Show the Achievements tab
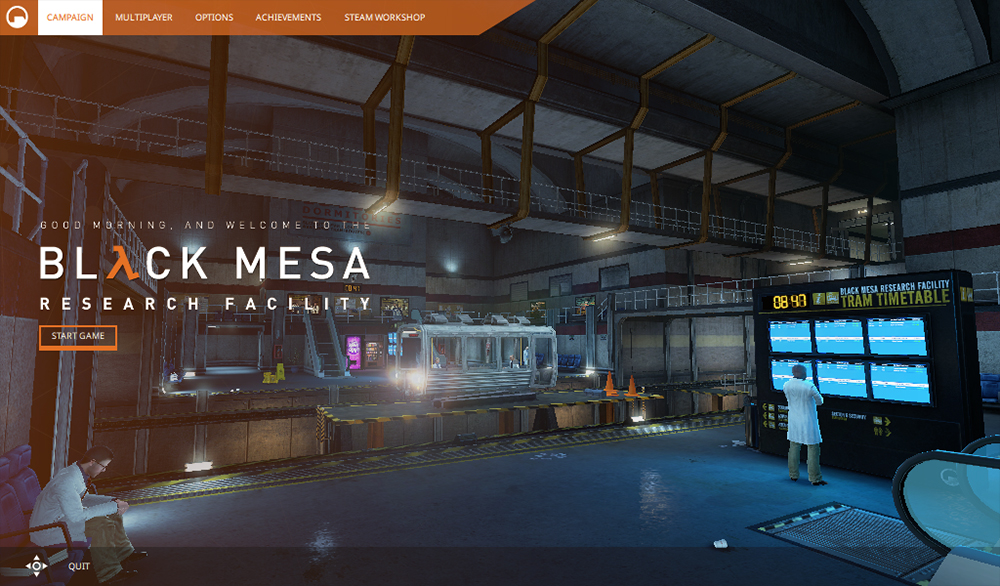Image resolution: width=1000 pixels, height=586 pixels. [288, 18]
